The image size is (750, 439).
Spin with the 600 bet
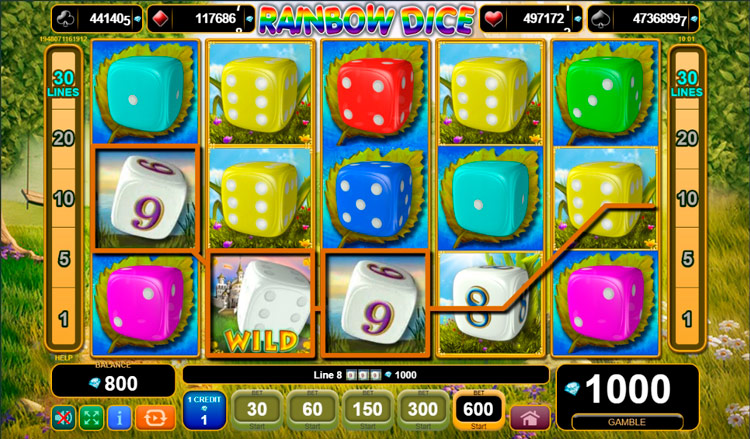(x=479, y=410)
